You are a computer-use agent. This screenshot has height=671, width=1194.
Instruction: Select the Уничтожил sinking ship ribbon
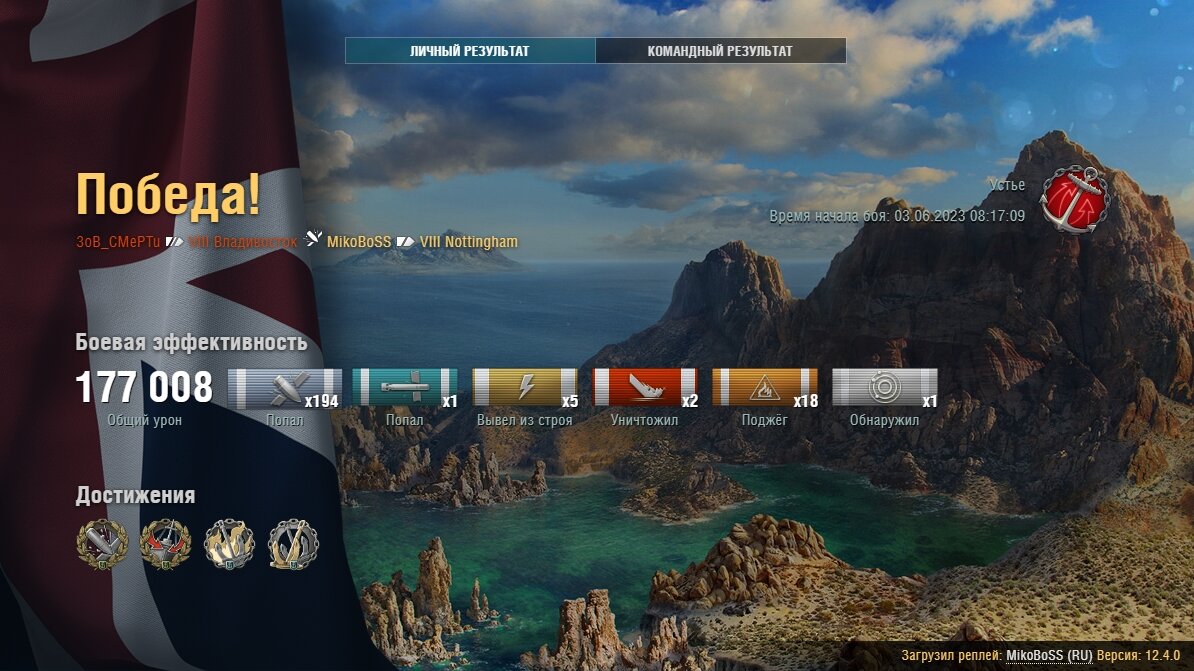(645, 387)
